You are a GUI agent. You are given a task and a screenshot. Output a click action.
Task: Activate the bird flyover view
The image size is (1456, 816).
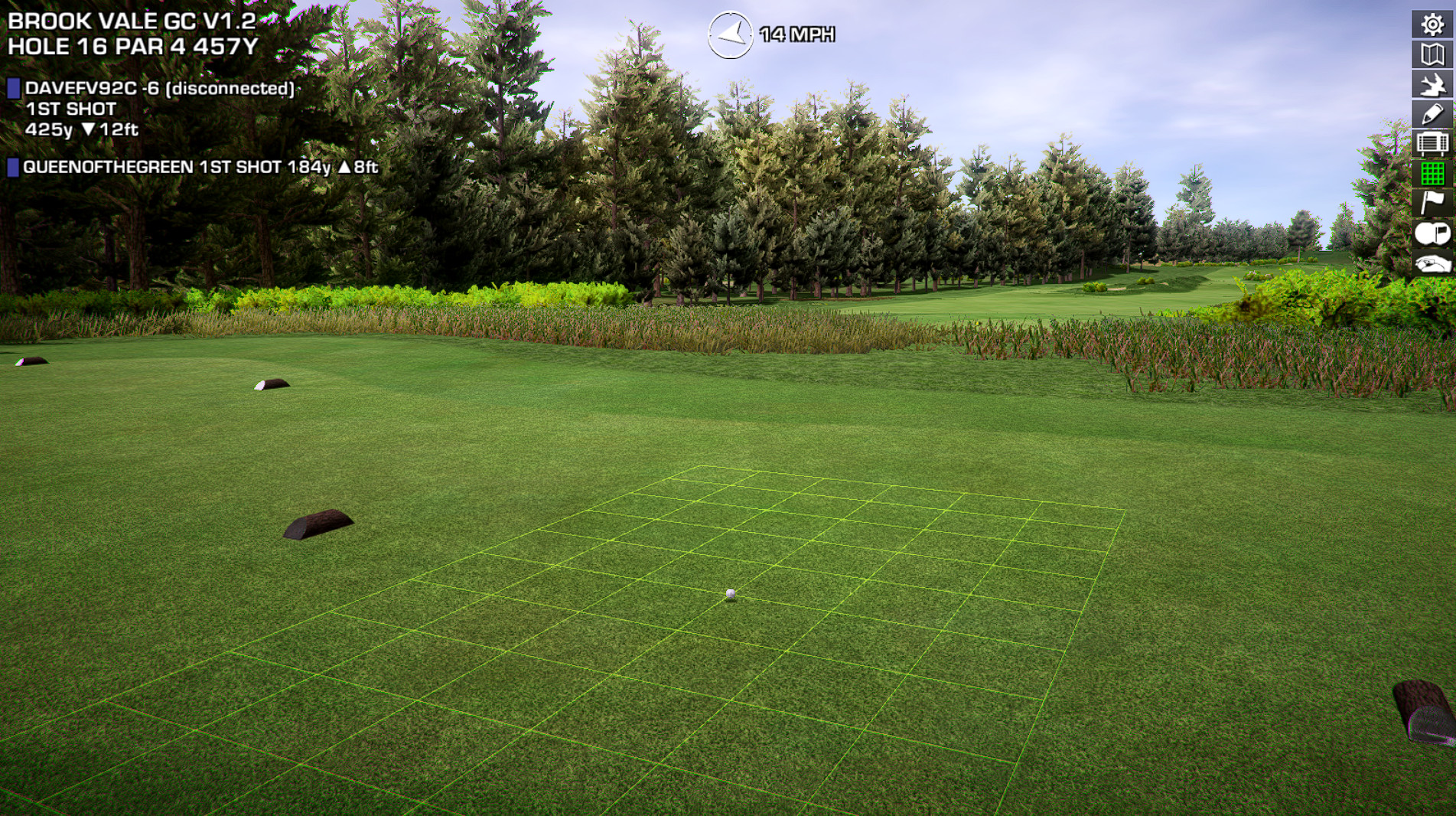coord(1432,84)
